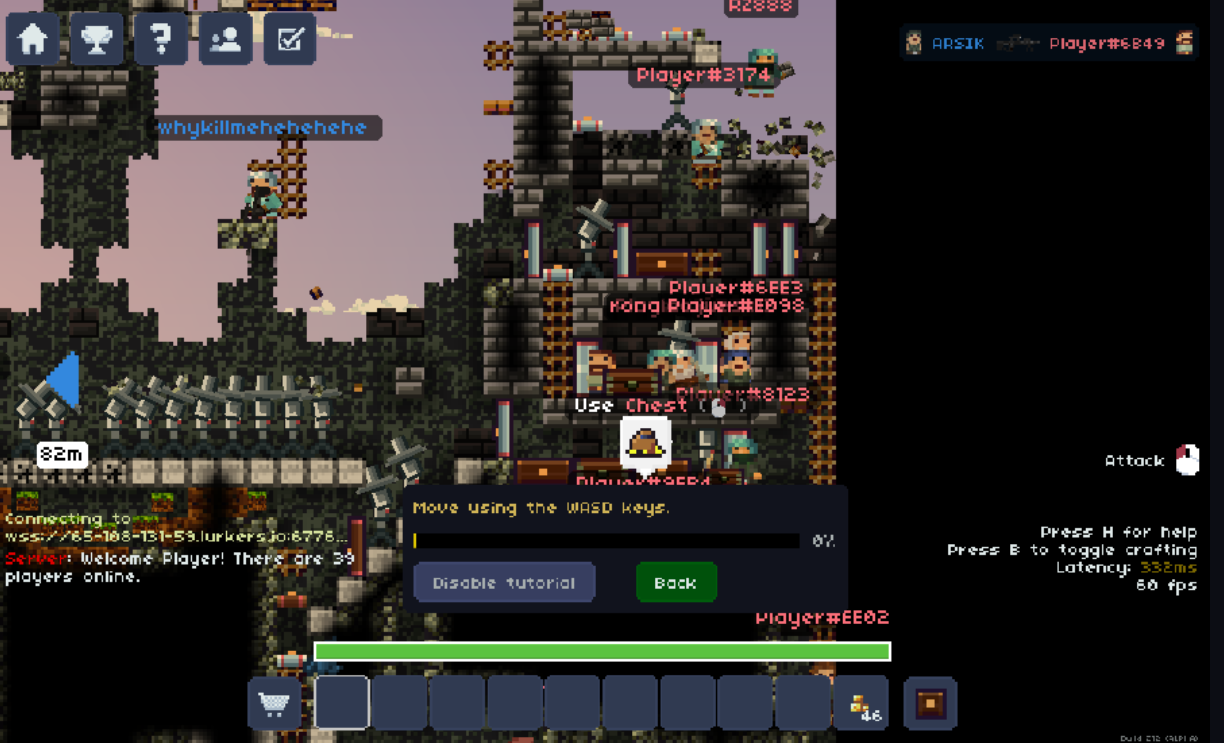Viewport: 1224px width, 743px height.
Task: Disable the tutorial
Action: (504, 582)
